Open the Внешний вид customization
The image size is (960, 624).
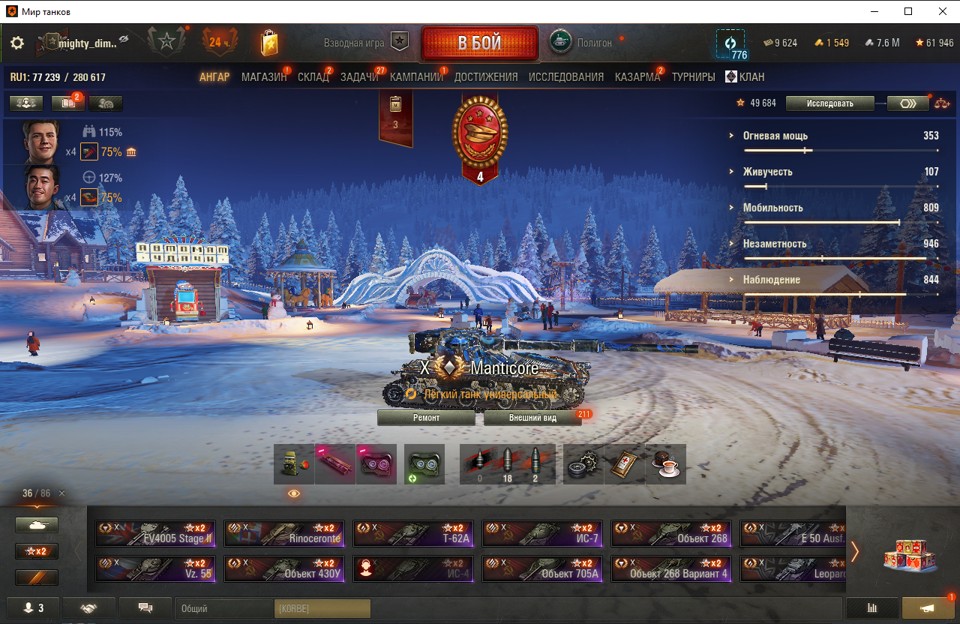(532, 417)
